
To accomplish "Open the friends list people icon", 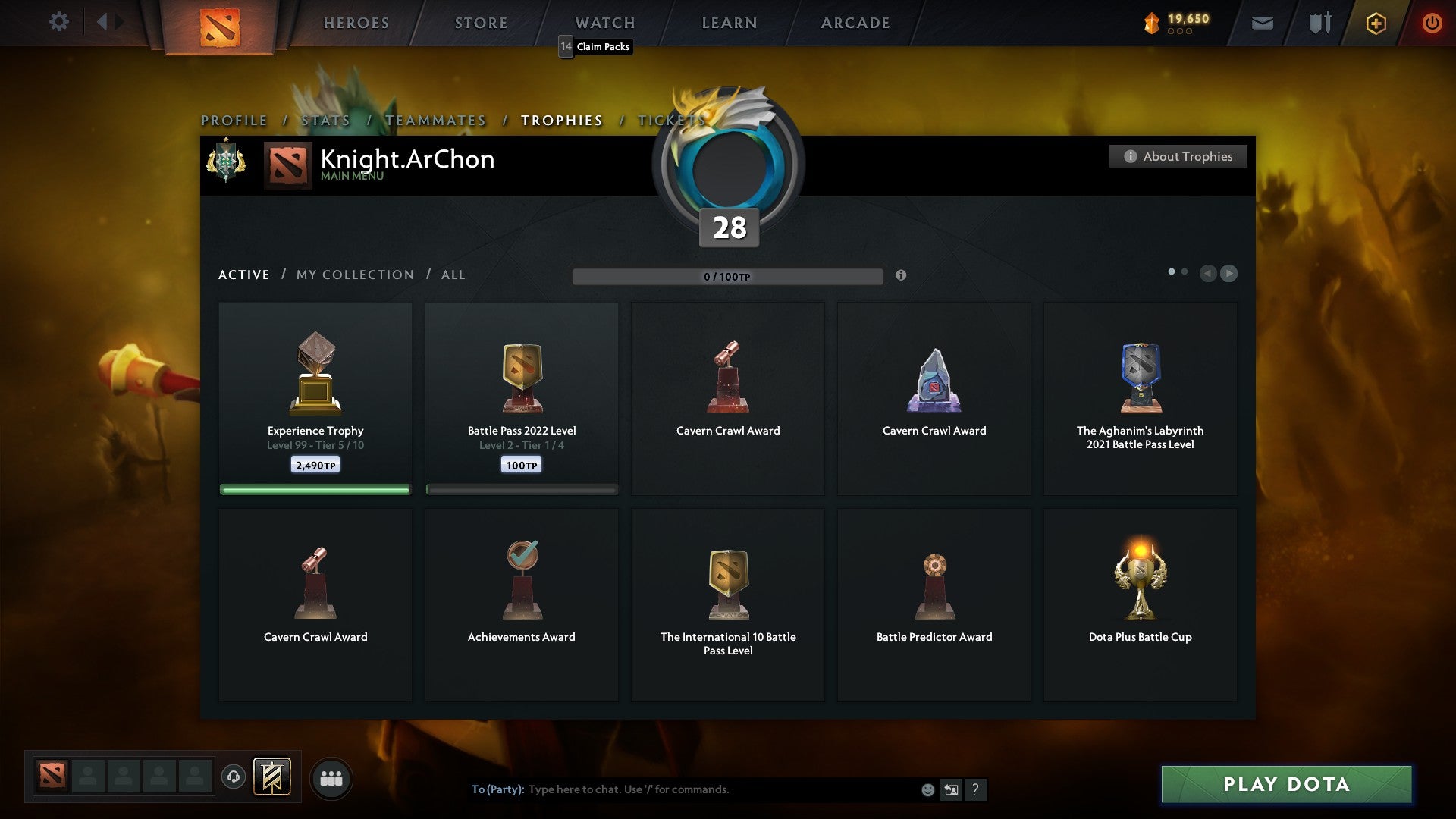I will (x=331, y=777).
